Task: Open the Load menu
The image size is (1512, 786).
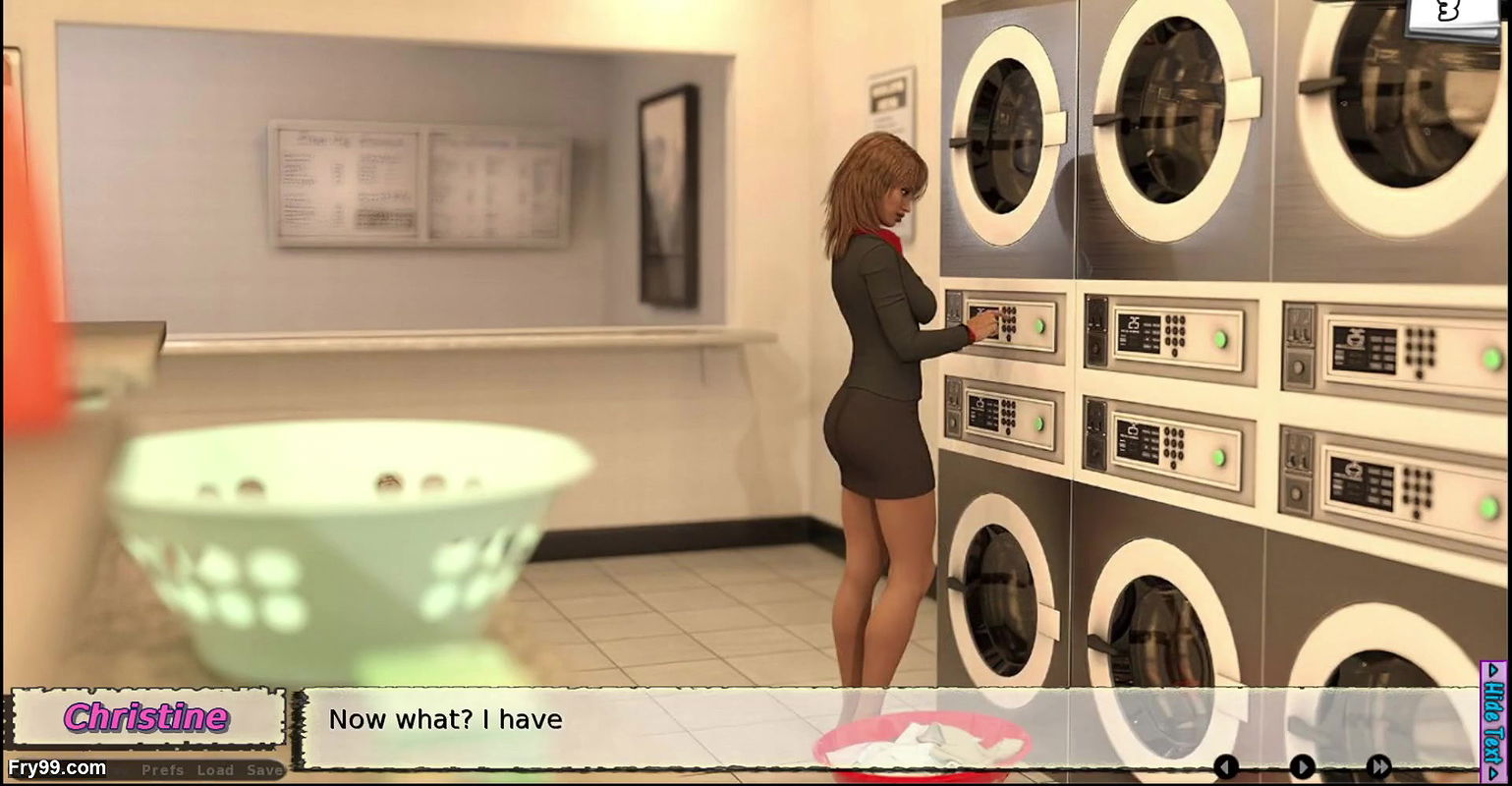Action: [215, 770]
